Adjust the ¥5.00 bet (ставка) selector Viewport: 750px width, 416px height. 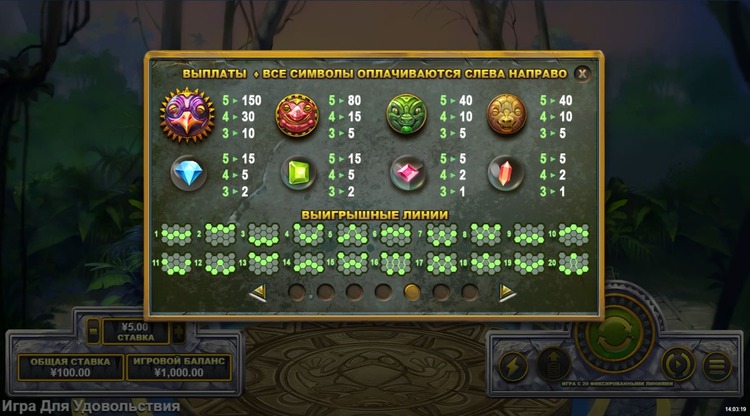(135, 330)
